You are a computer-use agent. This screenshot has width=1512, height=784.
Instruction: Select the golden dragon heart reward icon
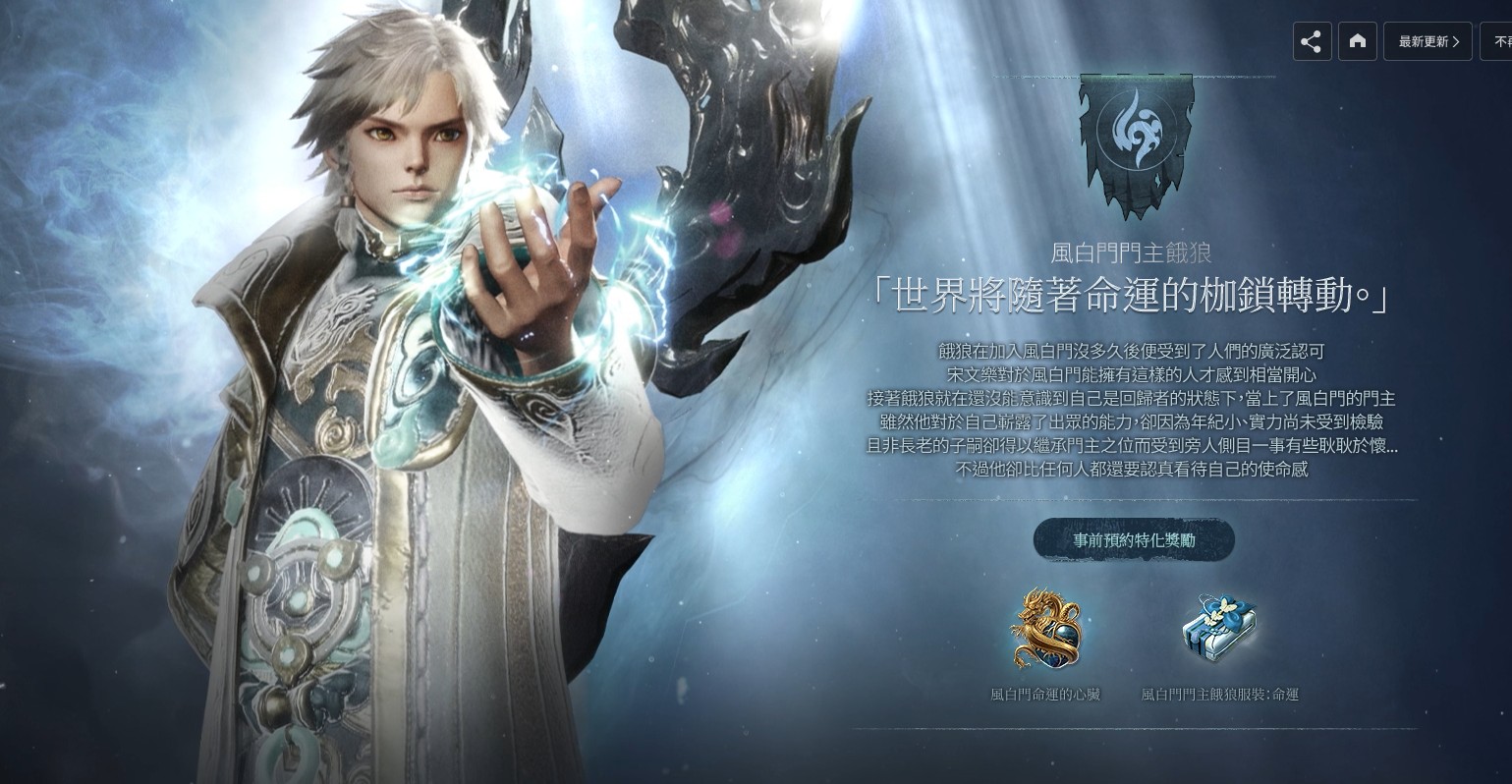click(x=1045, y=629)
